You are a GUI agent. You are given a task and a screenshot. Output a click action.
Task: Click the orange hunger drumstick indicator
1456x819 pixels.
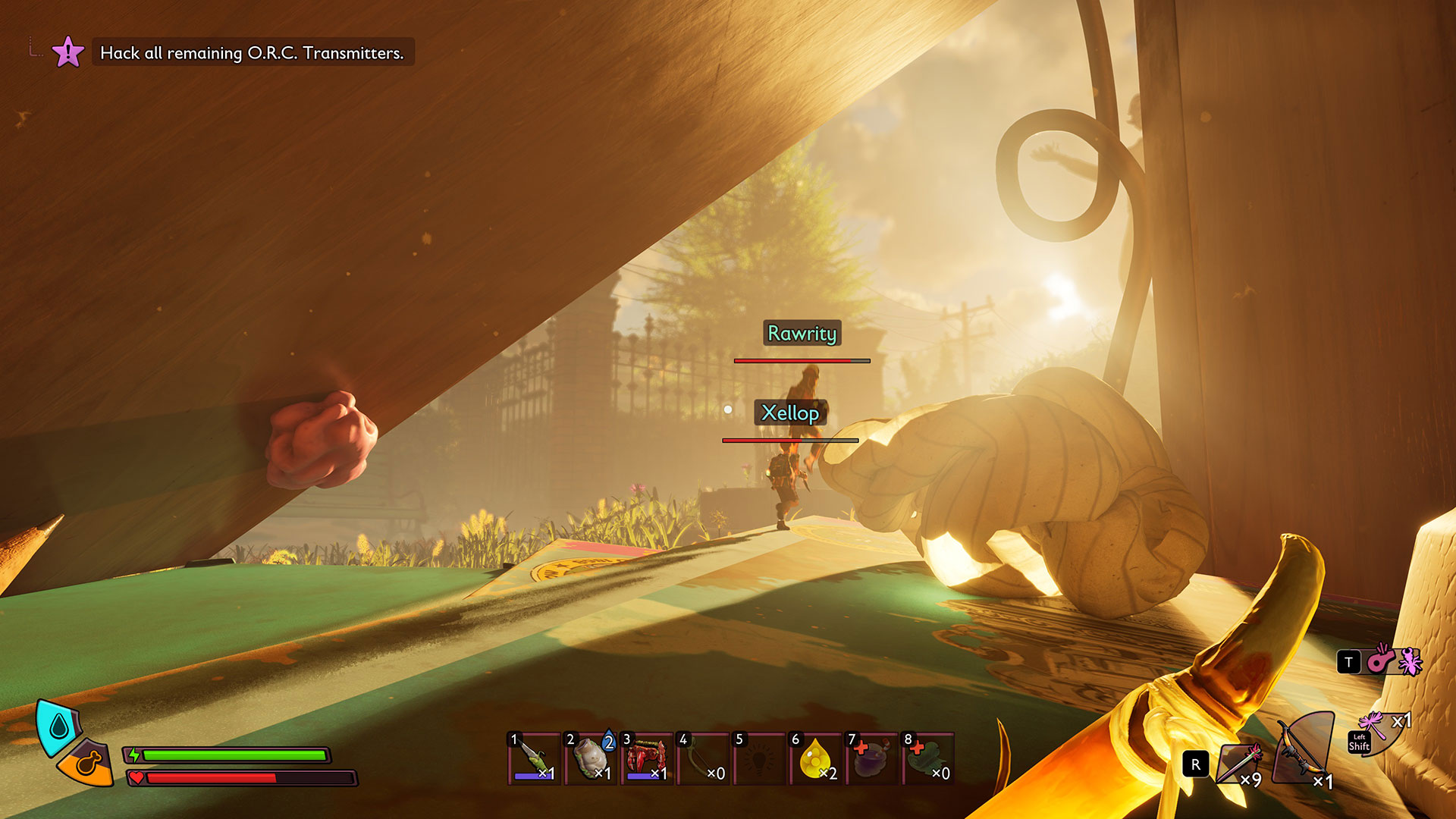pyautogui.click(x=88, y=762)
